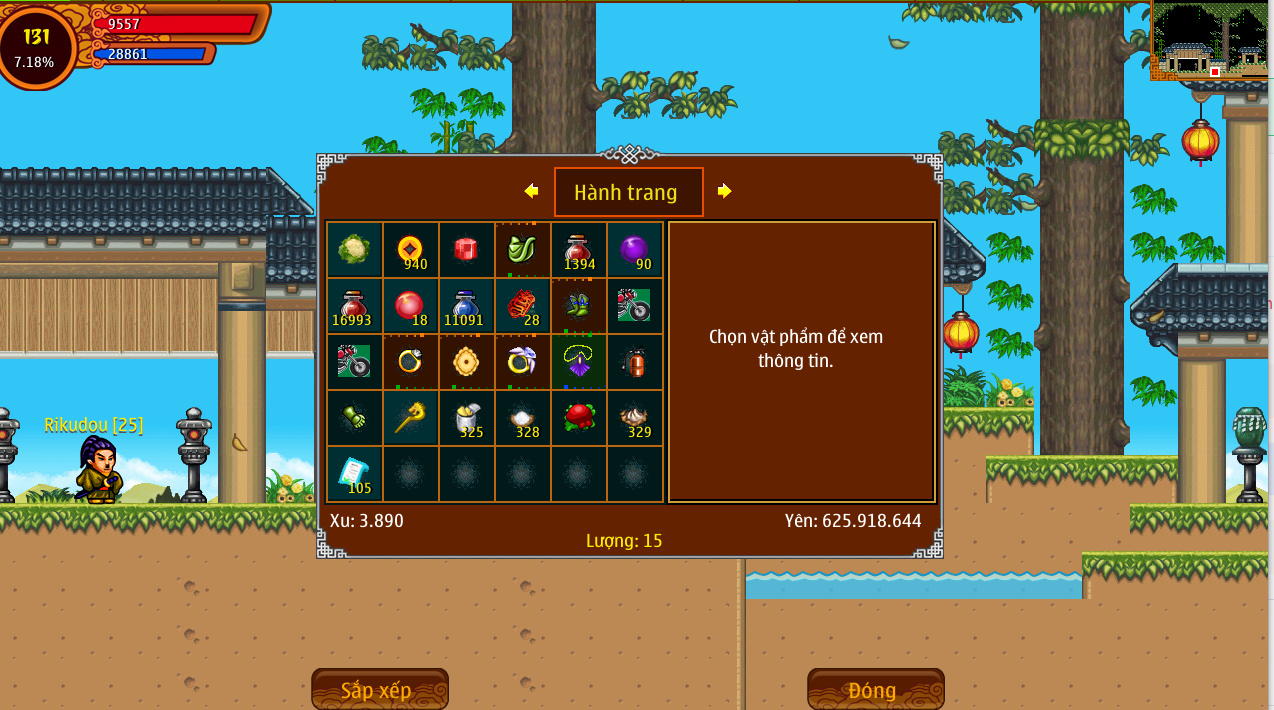The image size is (1274, 710).
Task: Select the cauliflower item slot
Action: click(354, 250)
